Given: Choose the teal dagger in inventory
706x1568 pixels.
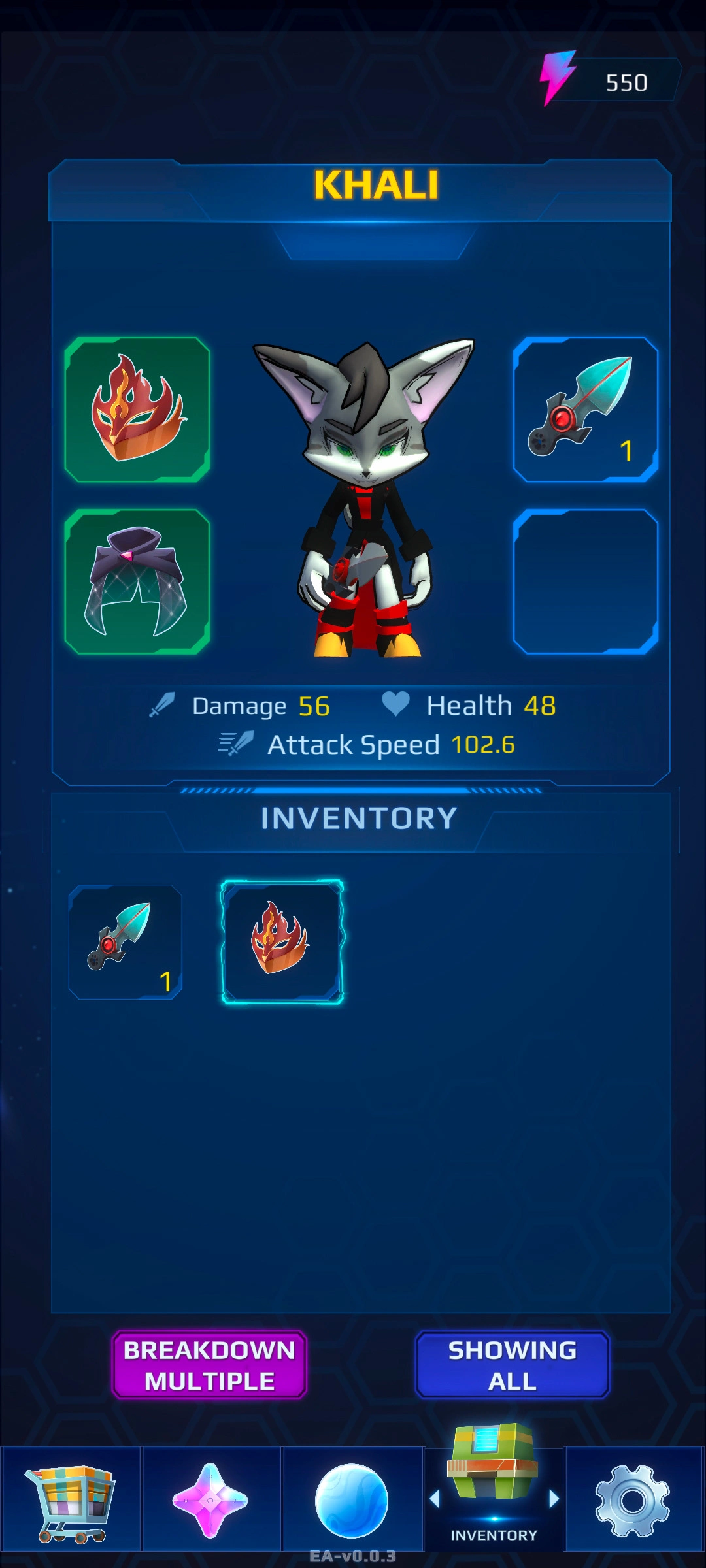Looking at the screenshot, I should pyautogui.click(x=126, y=941).
